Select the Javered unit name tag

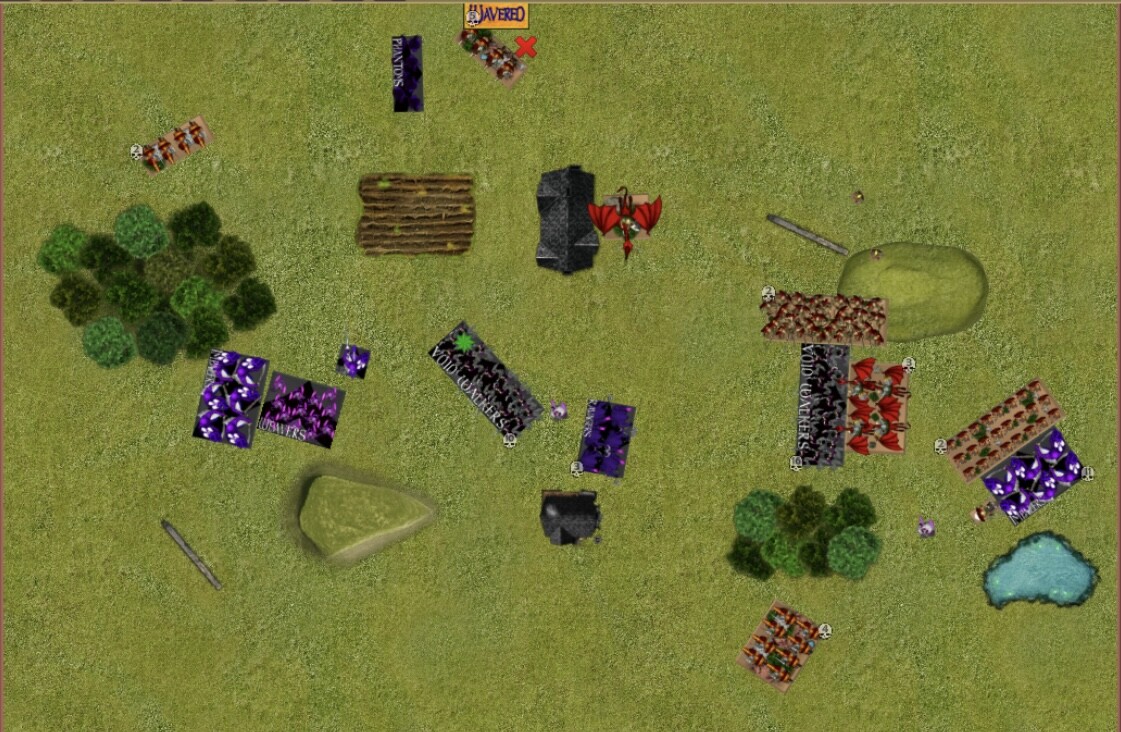click(x=497, y=15)
